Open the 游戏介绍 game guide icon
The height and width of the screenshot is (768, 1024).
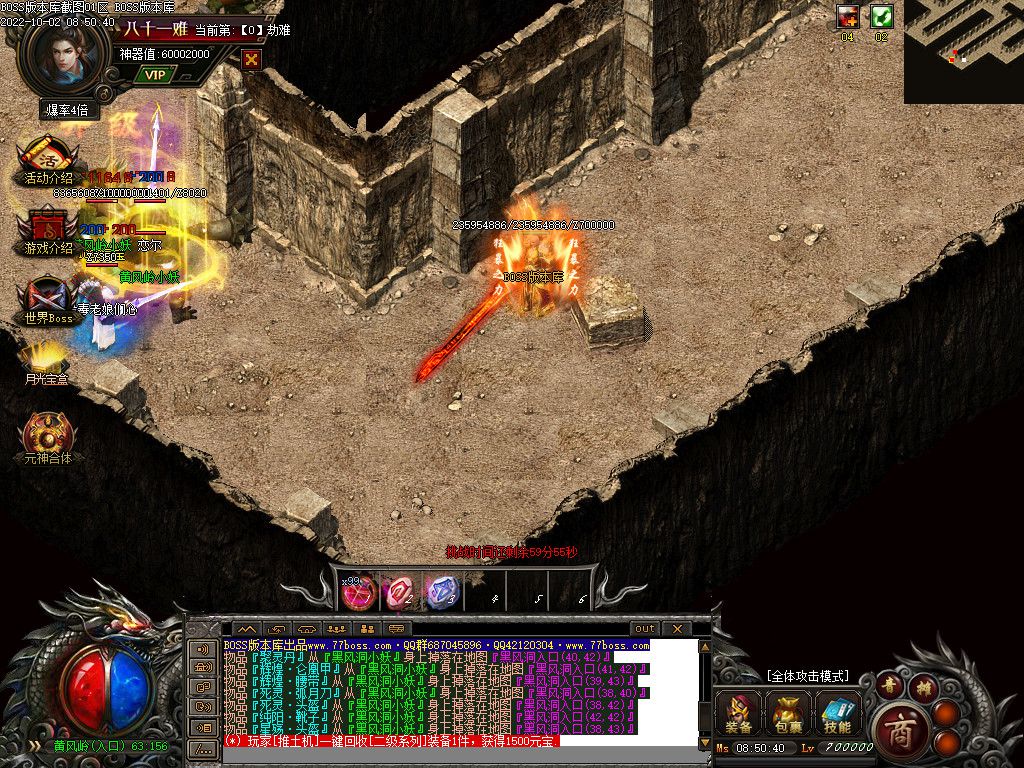(x=47, y=230)
